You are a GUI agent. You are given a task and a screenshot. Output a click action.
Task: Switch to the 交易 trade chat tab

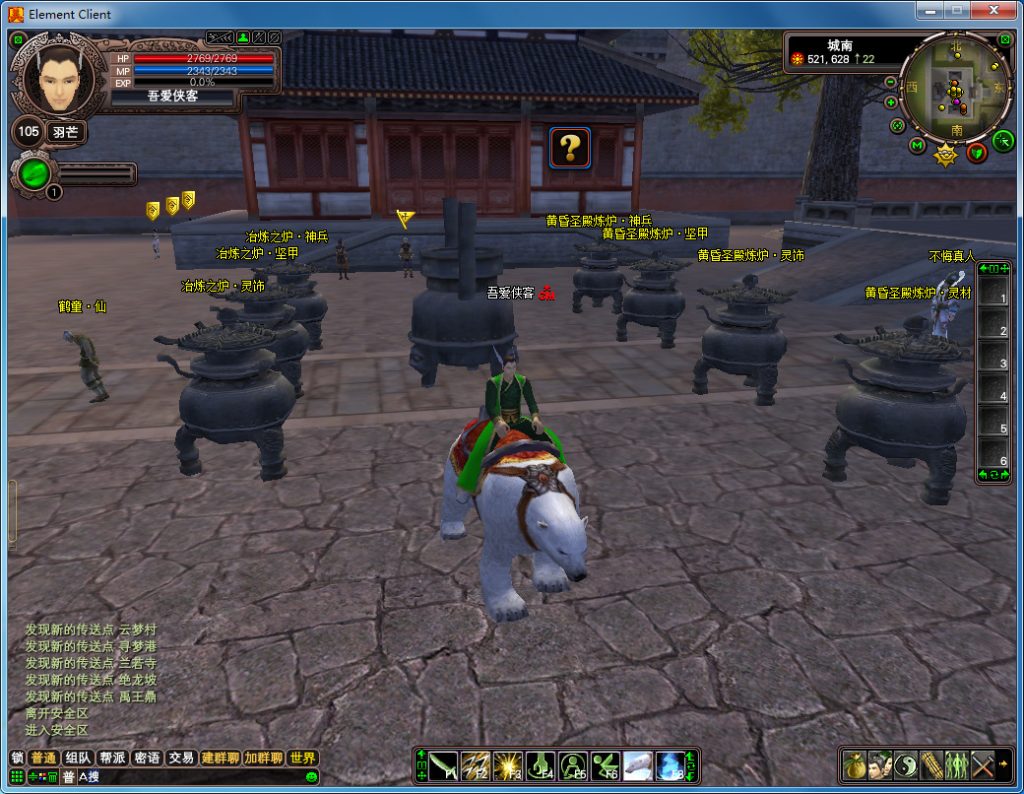(x=180, y=758)
